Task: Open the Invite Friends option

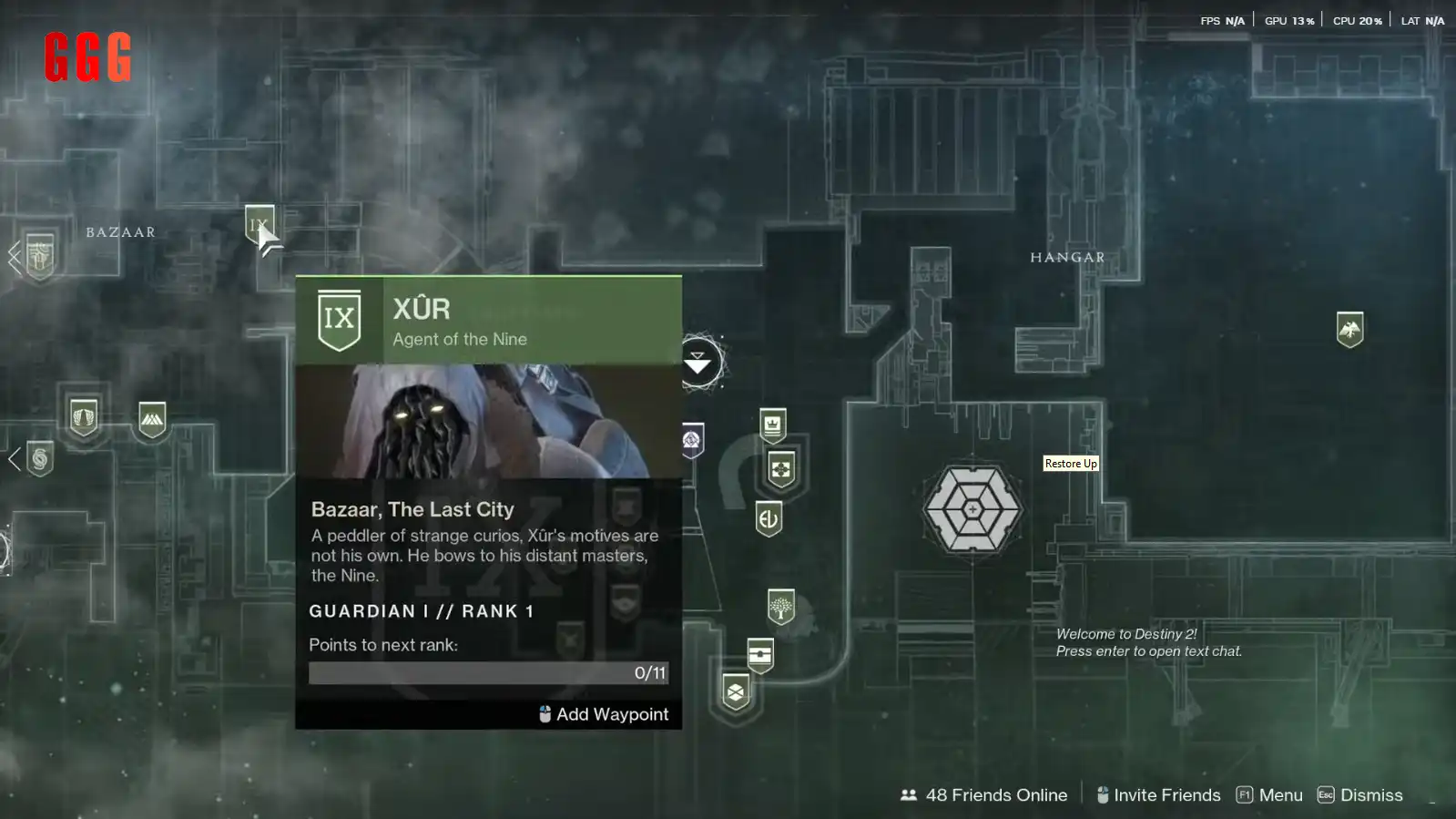Action: click(1158, 795)
